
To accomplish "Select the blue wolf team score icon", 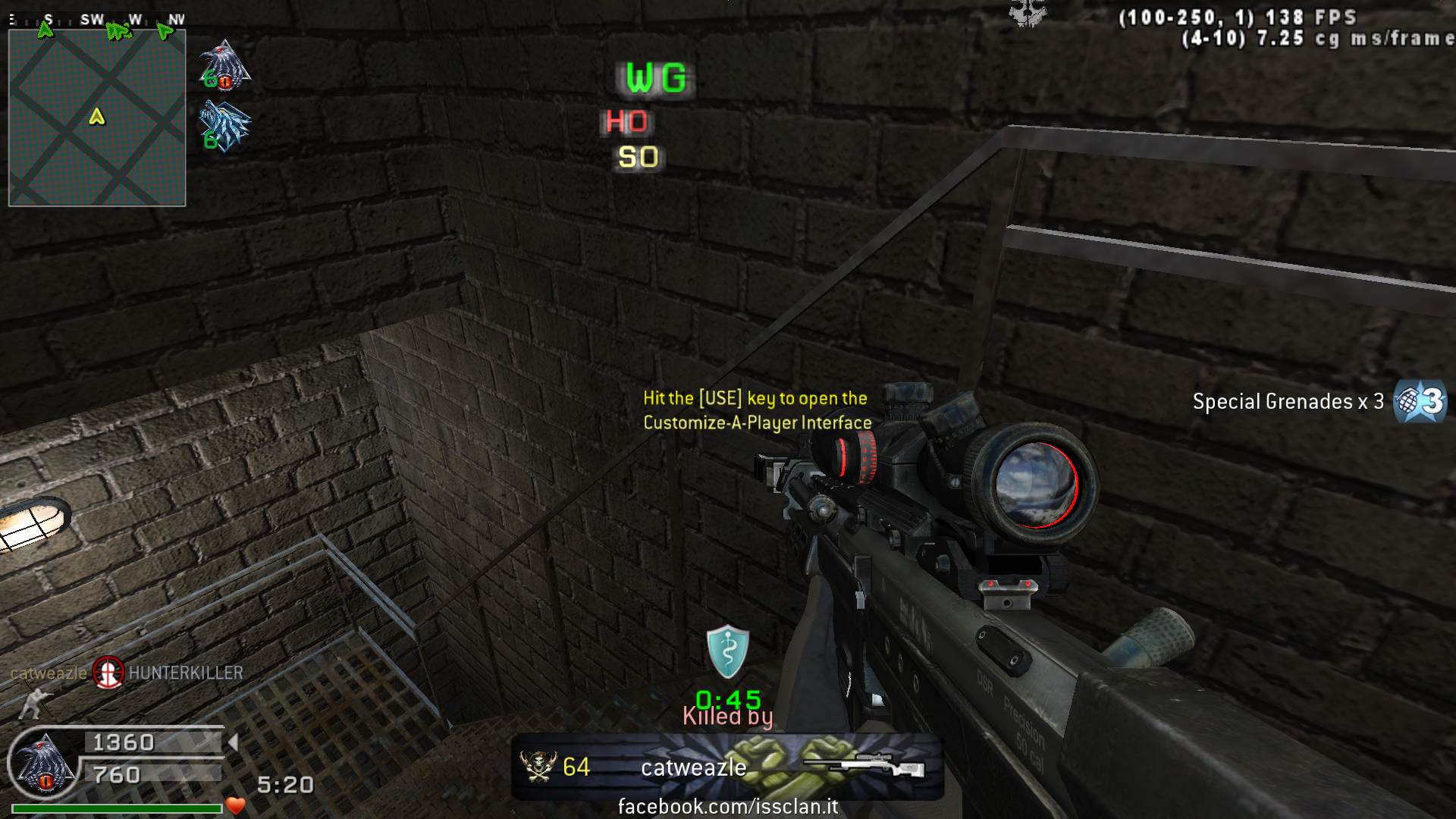I will [224, 127].
